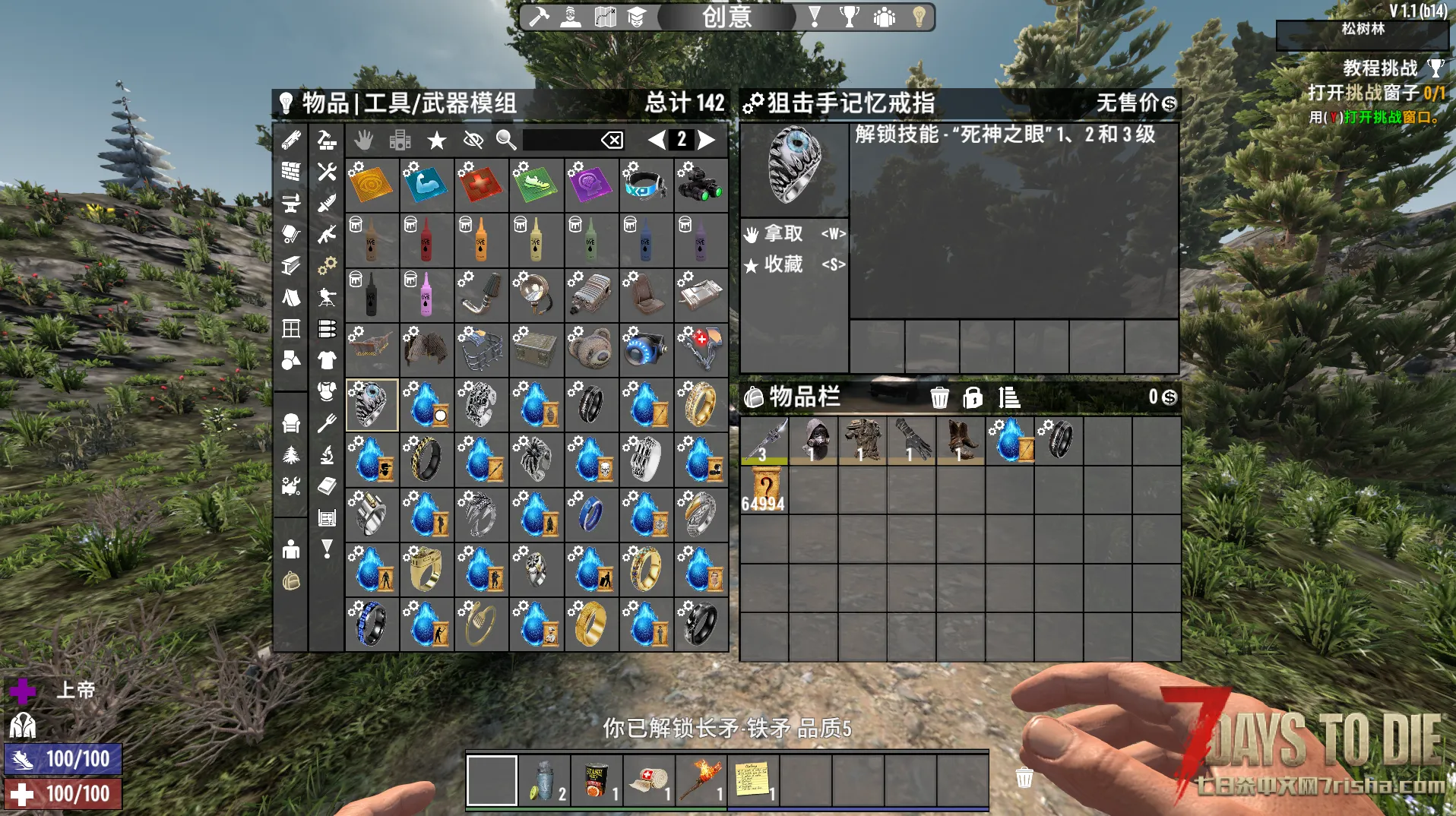Open the challenges trophy tab in top bar
Screen dimensions: 1456x816
point(849,17)
